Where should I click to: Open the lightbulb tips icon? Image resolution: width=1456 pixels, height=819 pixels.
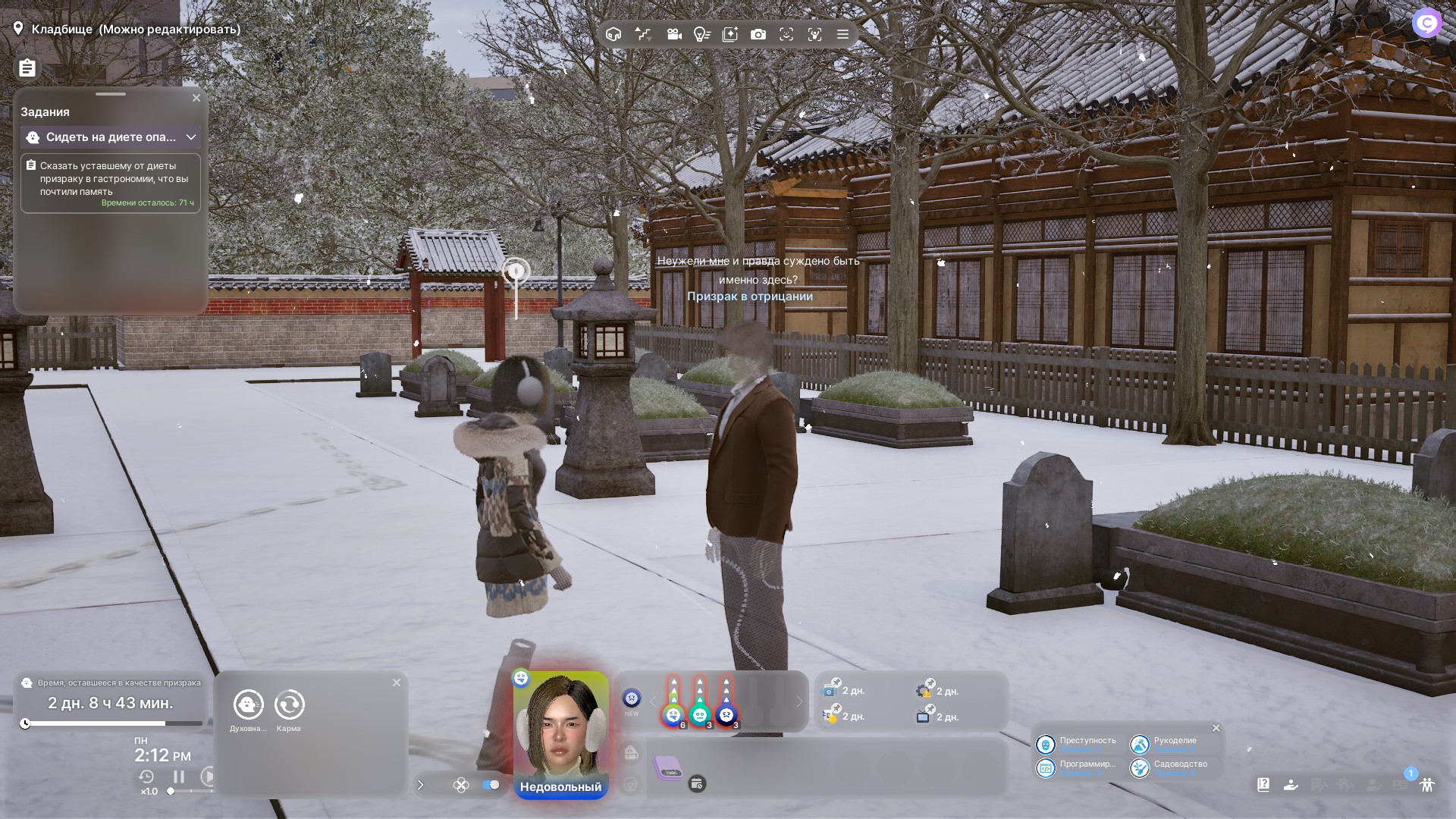pos(702,34)
